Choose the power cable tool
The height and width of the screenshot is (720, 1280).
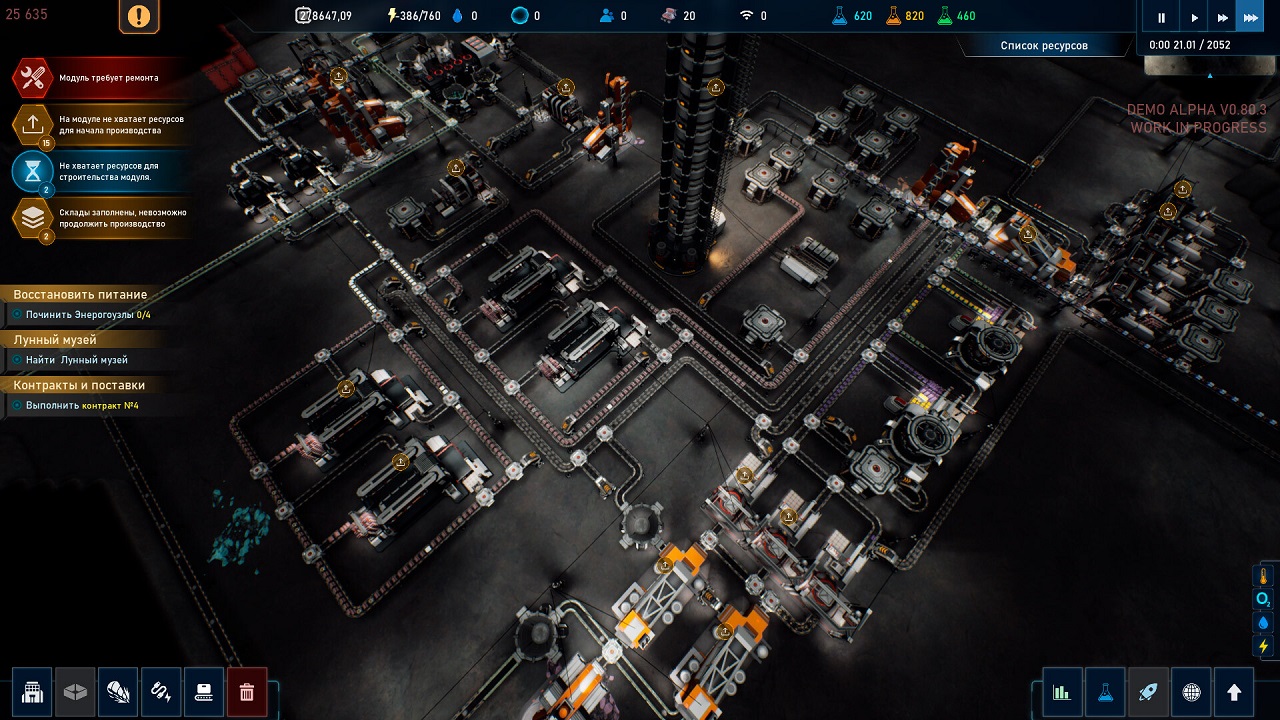click(x=161, y=691)
